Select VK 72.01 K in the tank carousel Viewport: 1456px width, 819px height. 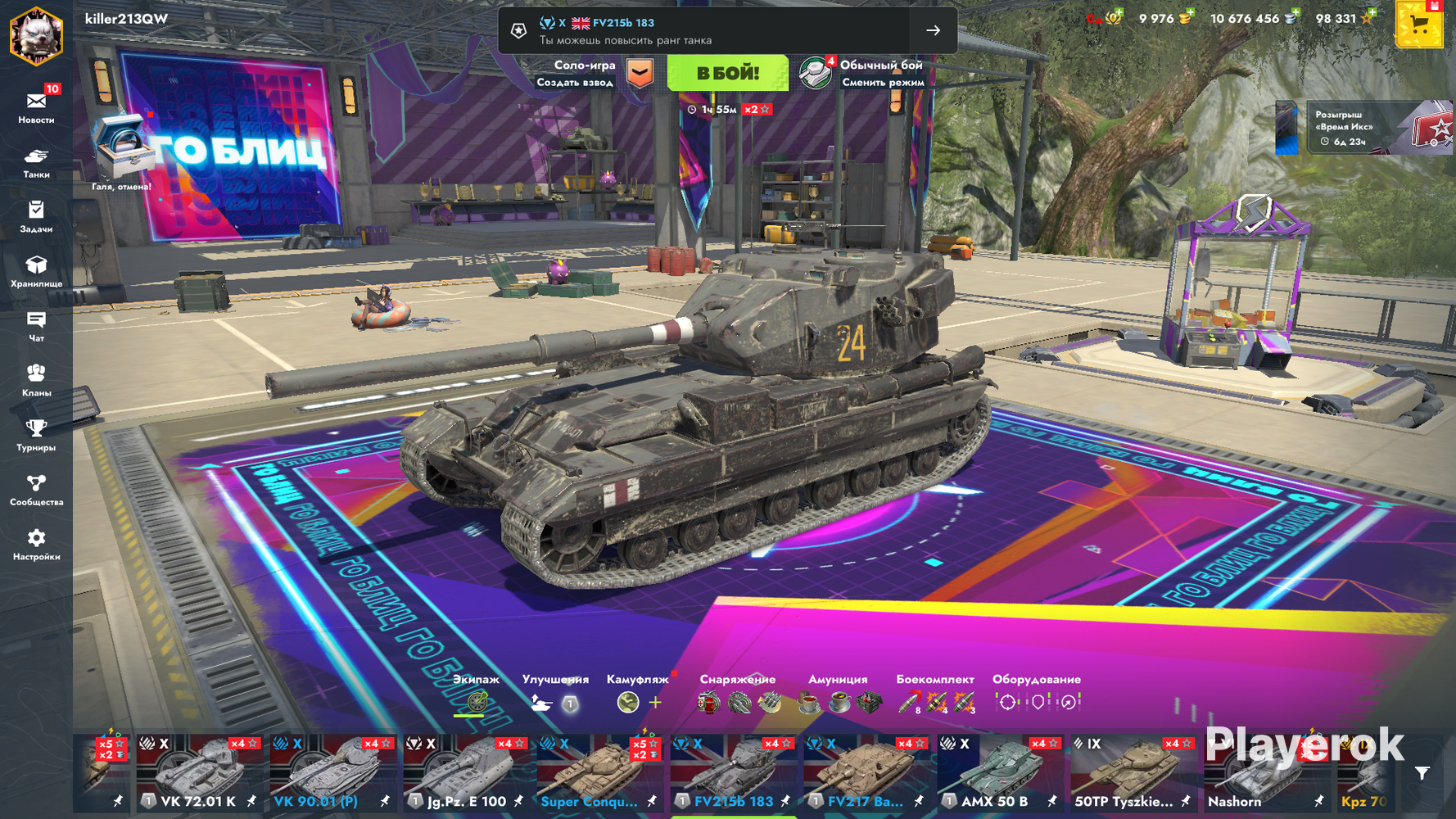(201, 774)
